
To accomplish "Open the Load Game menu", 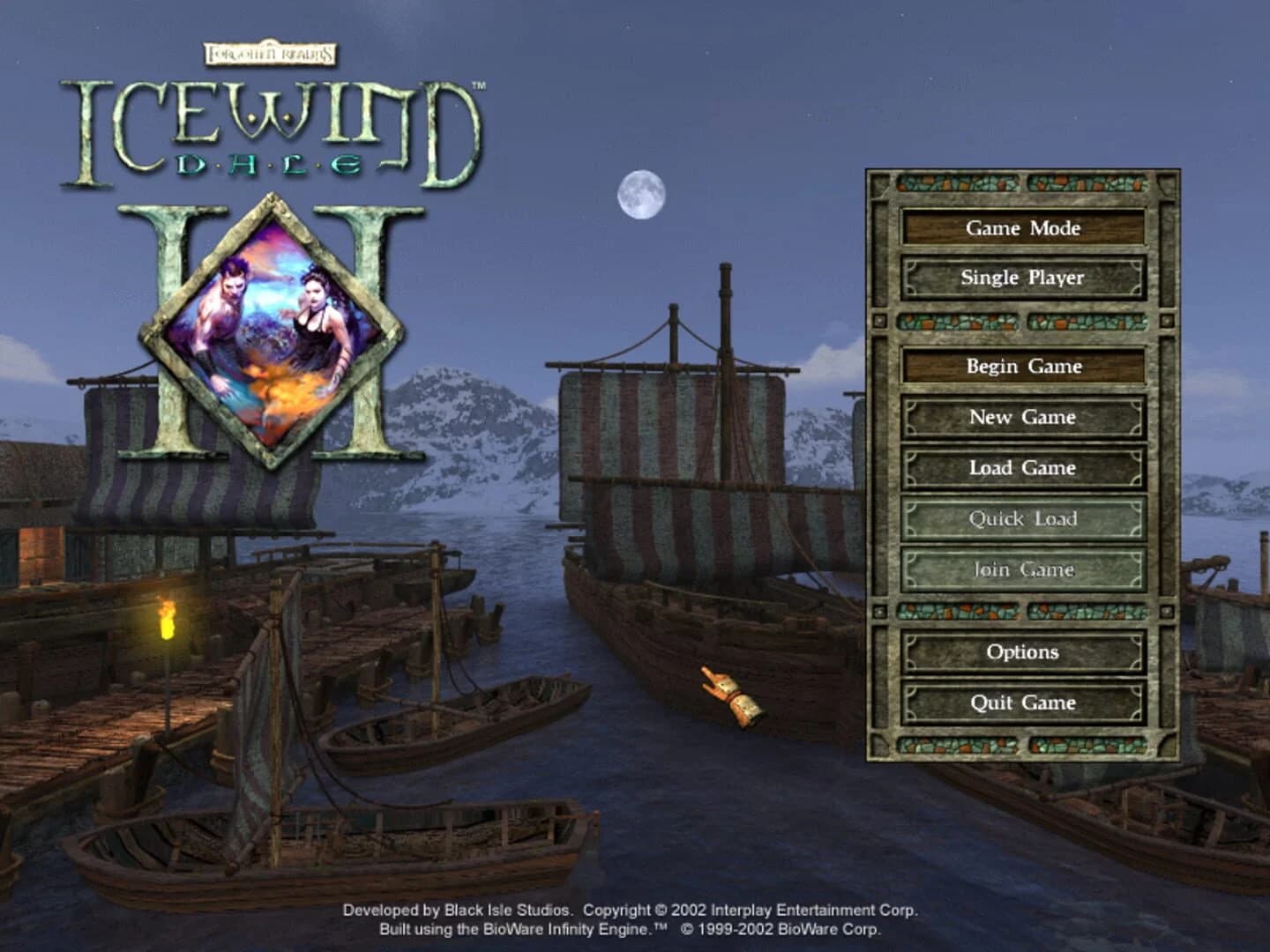I will click(x=1023, y=468).
